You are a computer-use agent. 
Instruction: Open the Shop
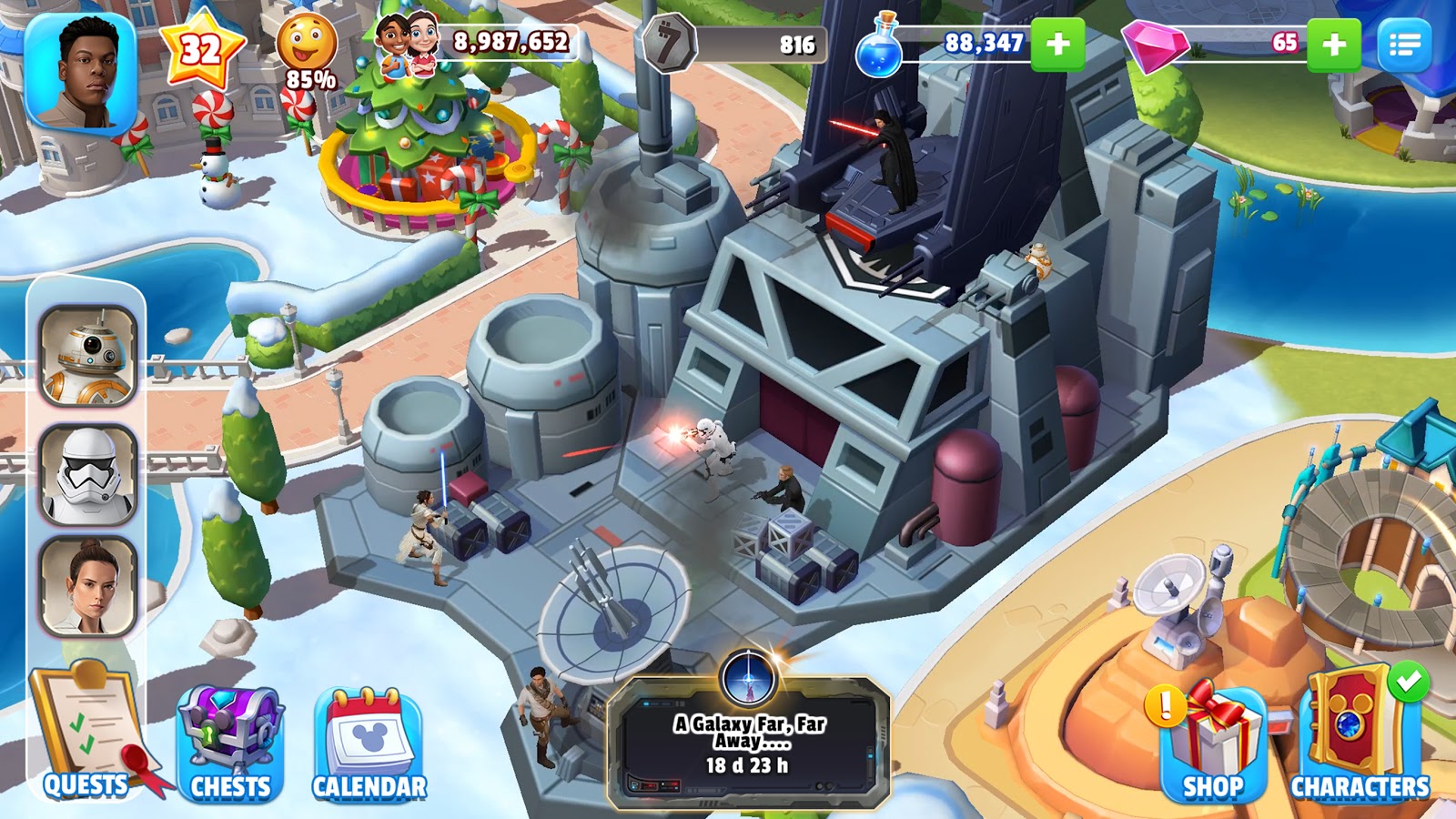click(1213, 742)
